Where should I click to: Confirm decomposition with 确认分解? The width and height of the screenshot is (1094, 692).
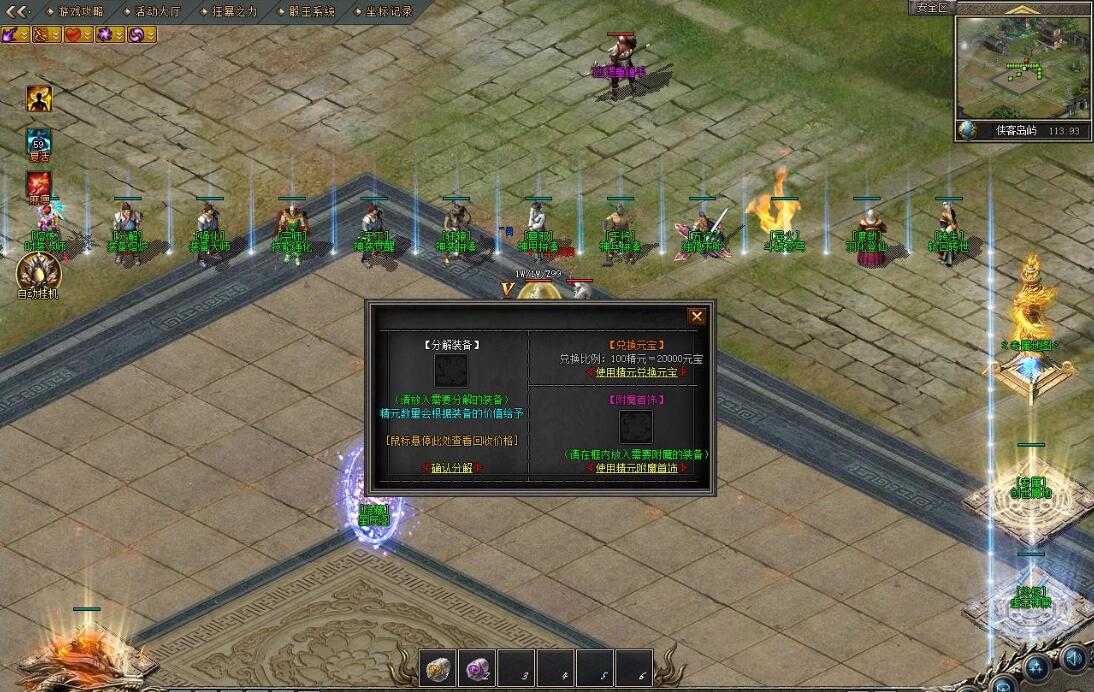[x=452, y=468]
